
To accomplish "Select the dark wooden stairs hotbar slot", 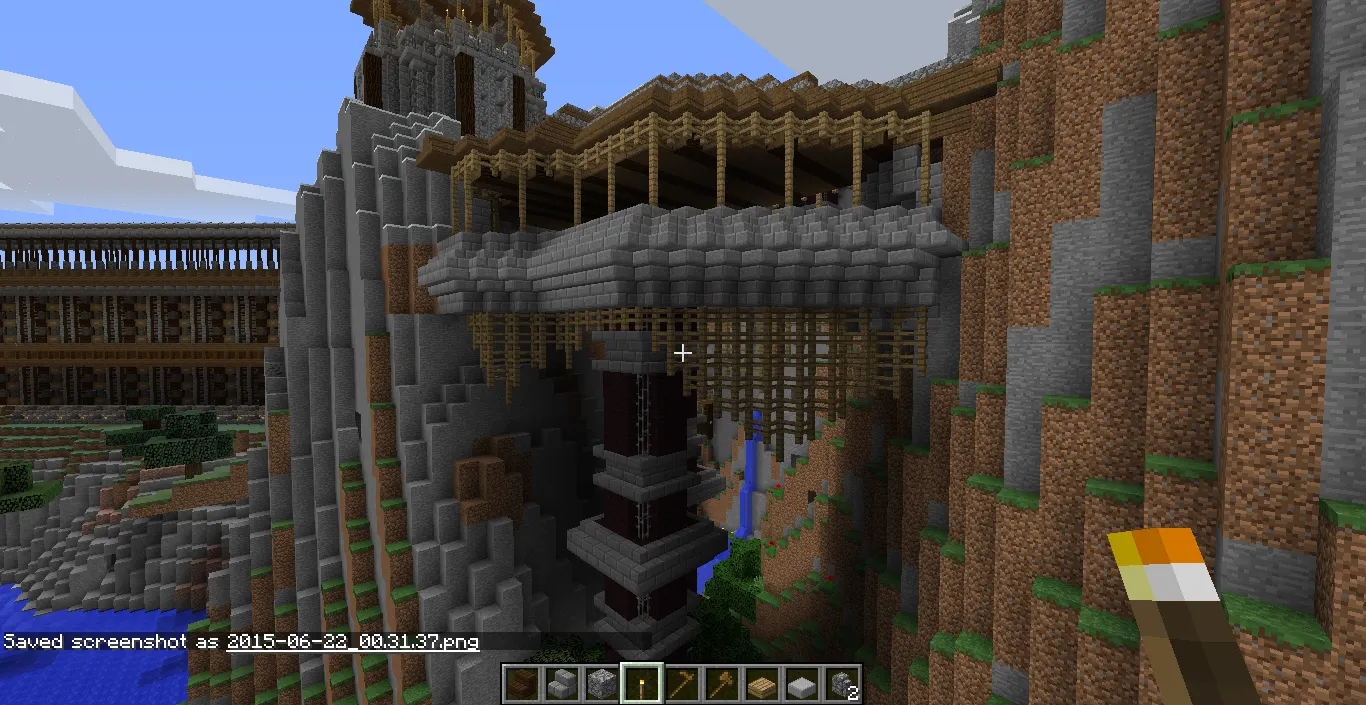I will pos(521,684).
